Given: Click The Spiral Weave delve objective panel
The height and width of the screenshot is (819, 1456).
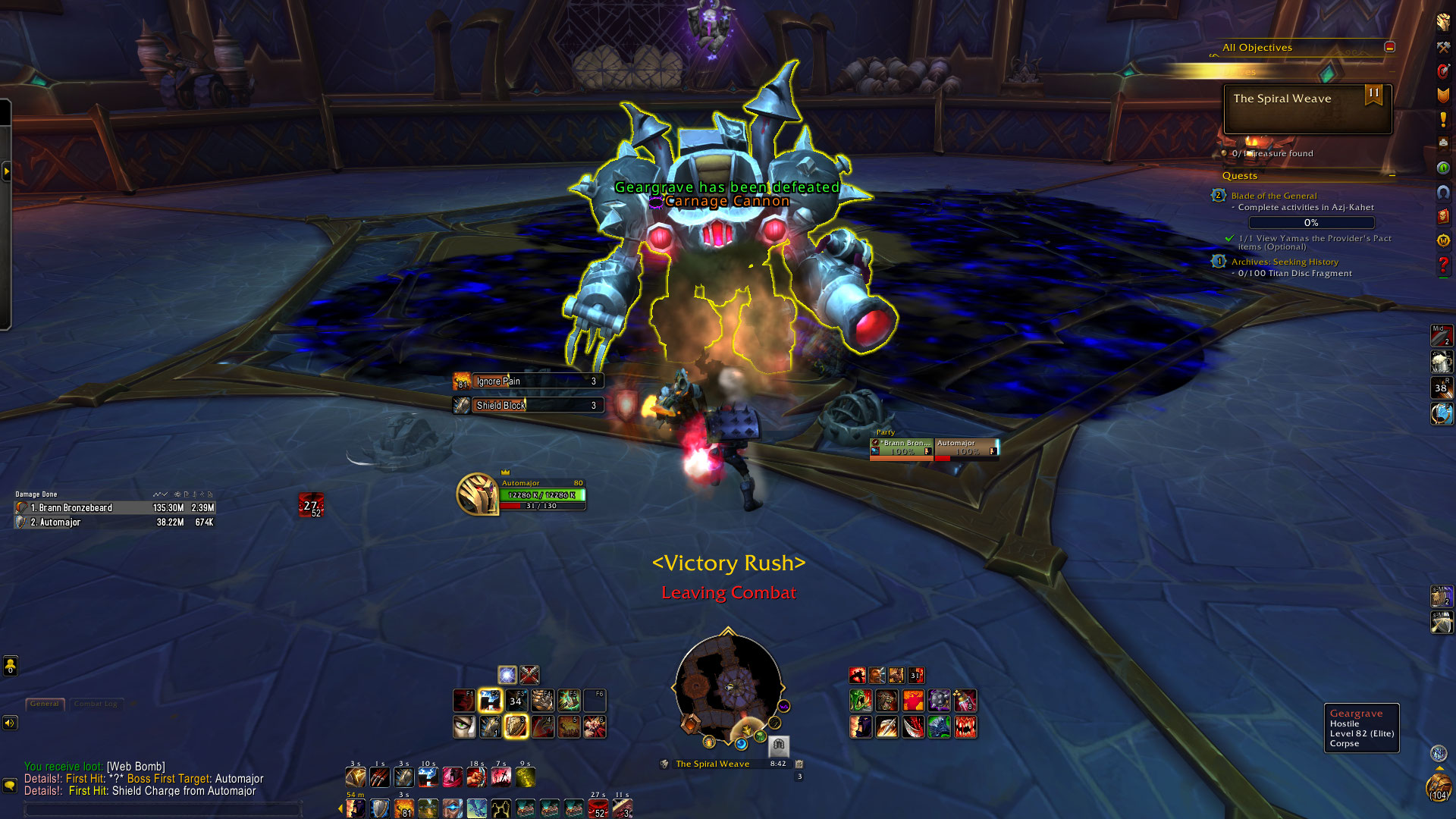Looking at the screenshot, I should (x=1307, y=108).
